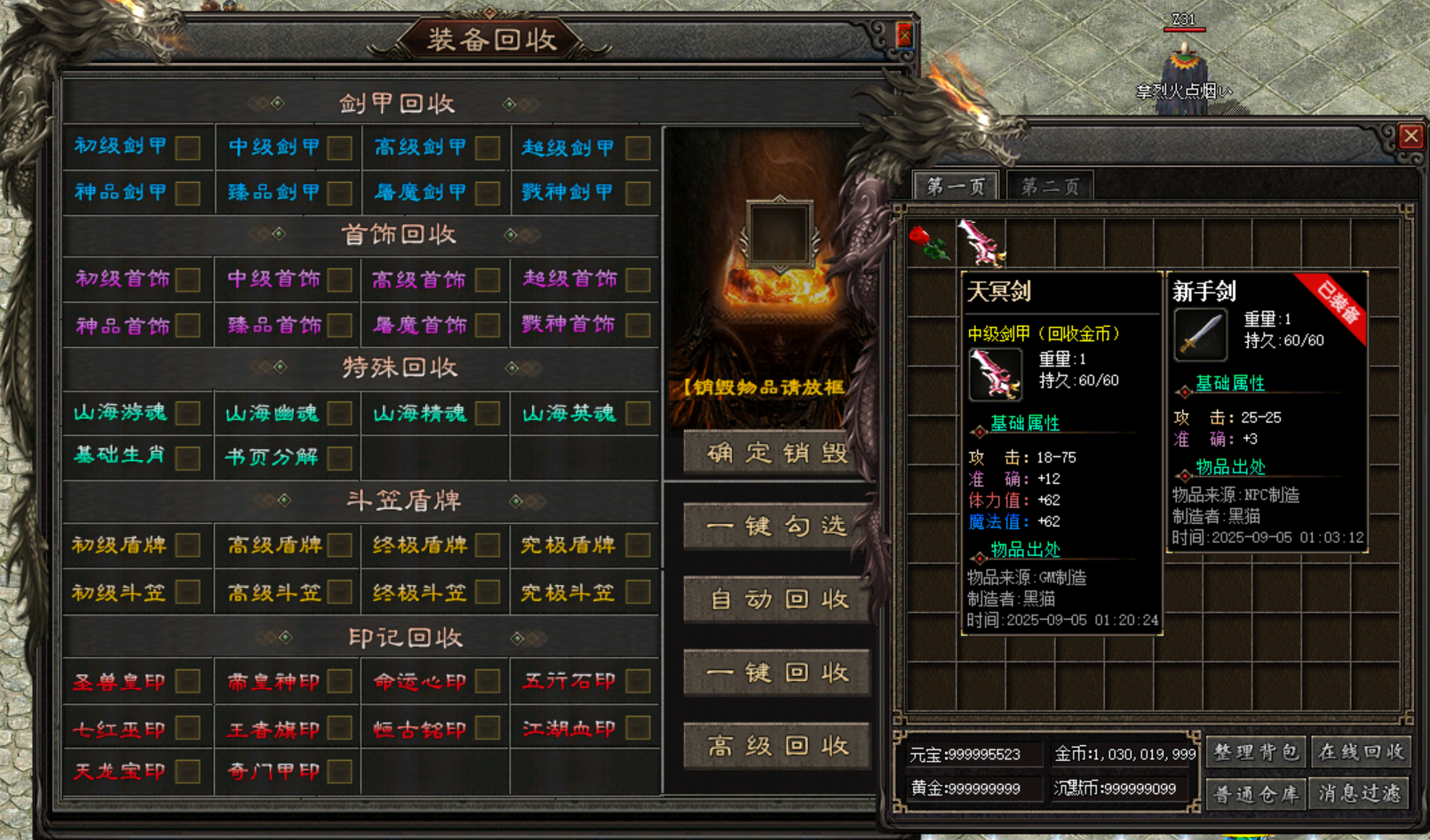Open 高级回收 advanced recycling
The image size is (1430, 840).
tap(776, 746)
